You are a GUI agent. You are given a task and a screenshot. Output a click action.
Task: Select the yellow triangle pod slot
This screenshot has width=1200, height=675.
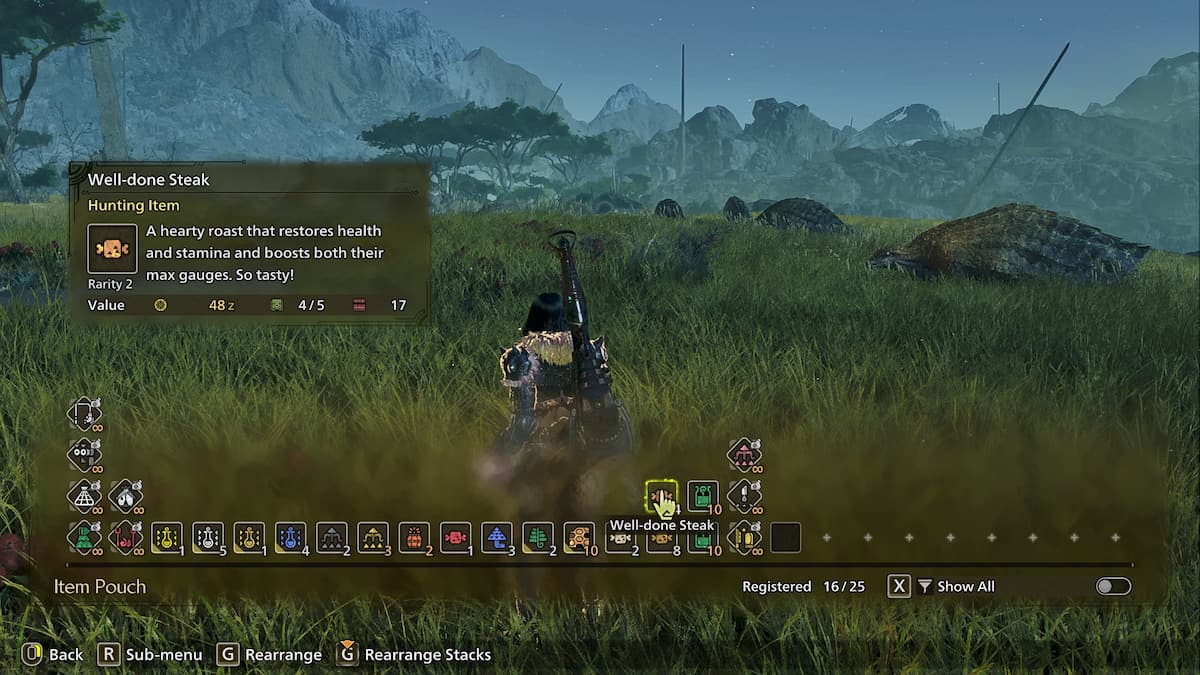coord(373,538)
